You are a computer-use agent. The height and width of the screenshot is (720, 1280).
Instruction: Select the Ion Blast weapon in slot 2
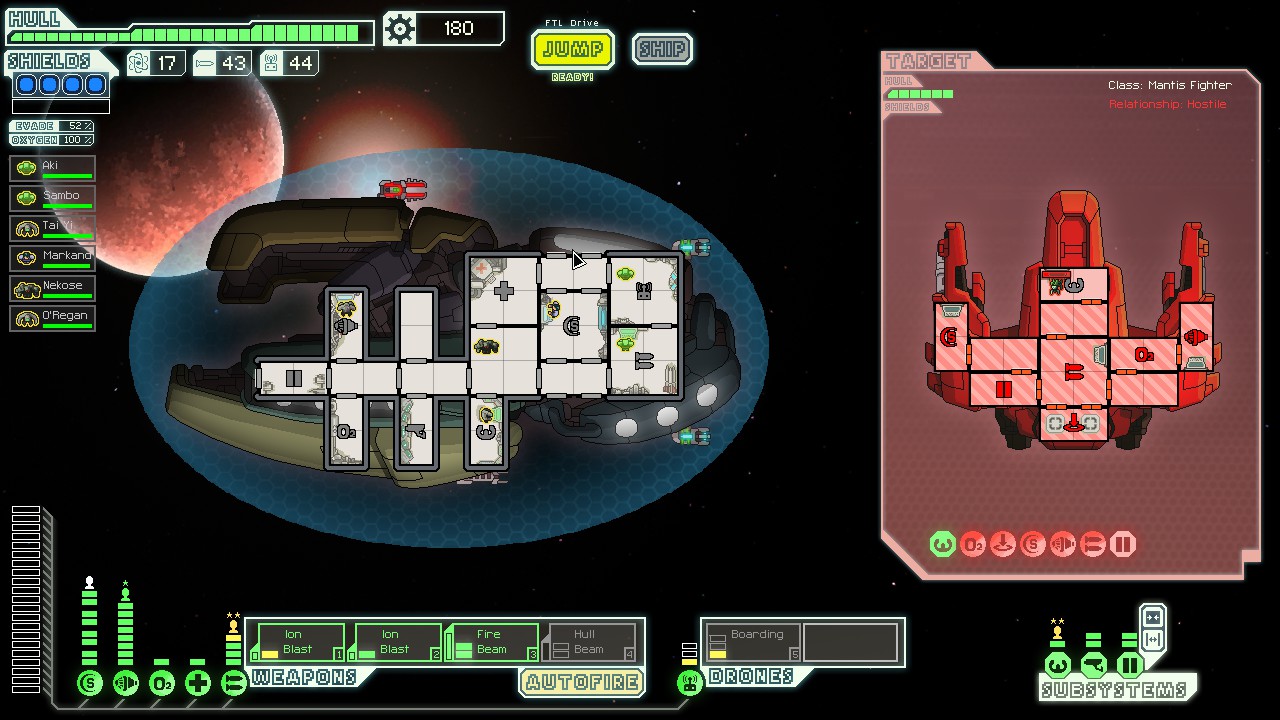395,642
